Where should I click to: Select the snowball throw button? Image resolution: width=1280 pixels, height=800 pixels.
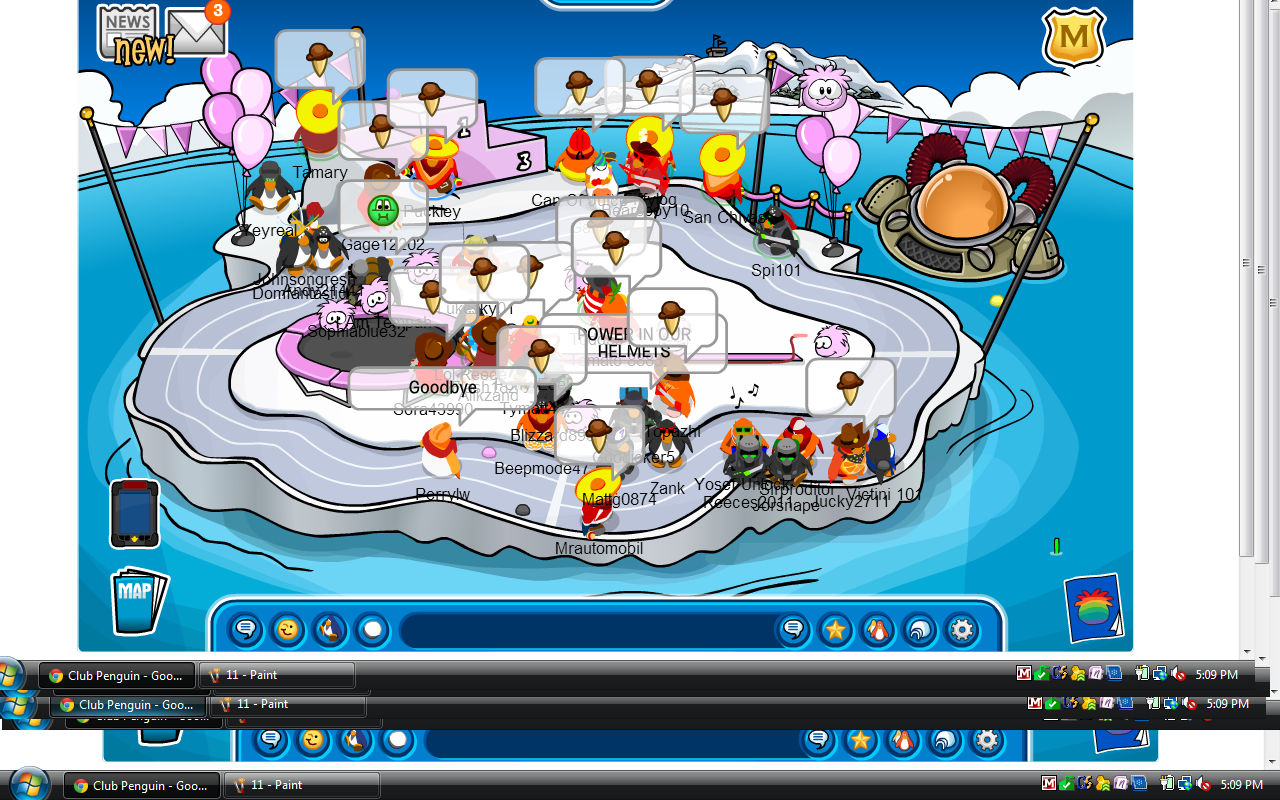click(371, 630)
